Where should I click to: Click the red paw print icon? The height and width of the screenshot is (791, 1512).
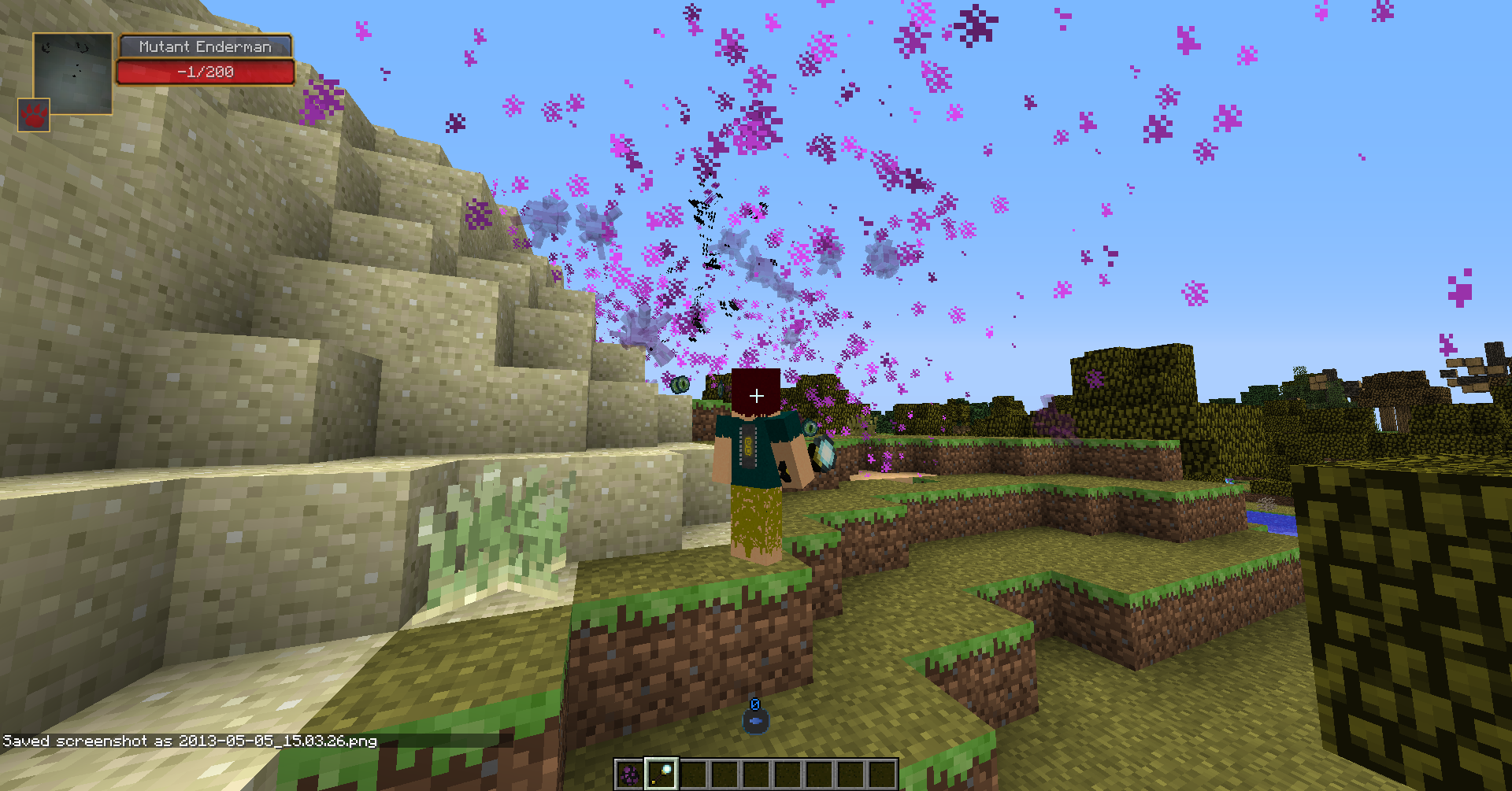34,115
